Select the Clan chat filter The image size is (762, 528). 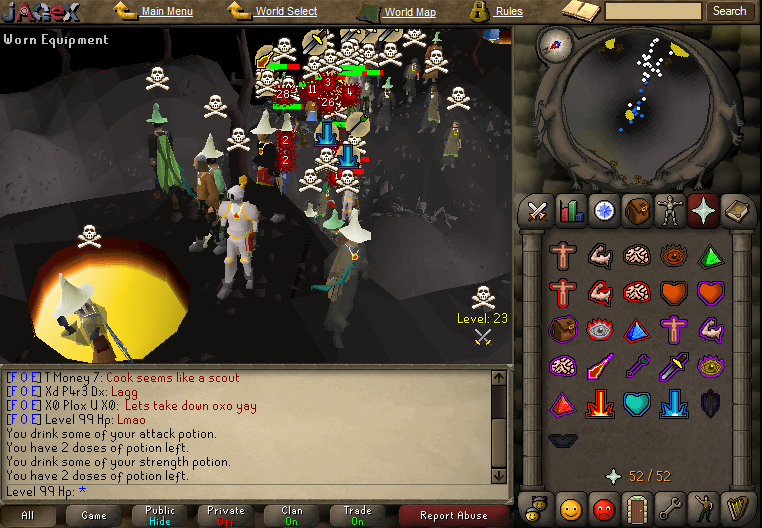[292, 515]
